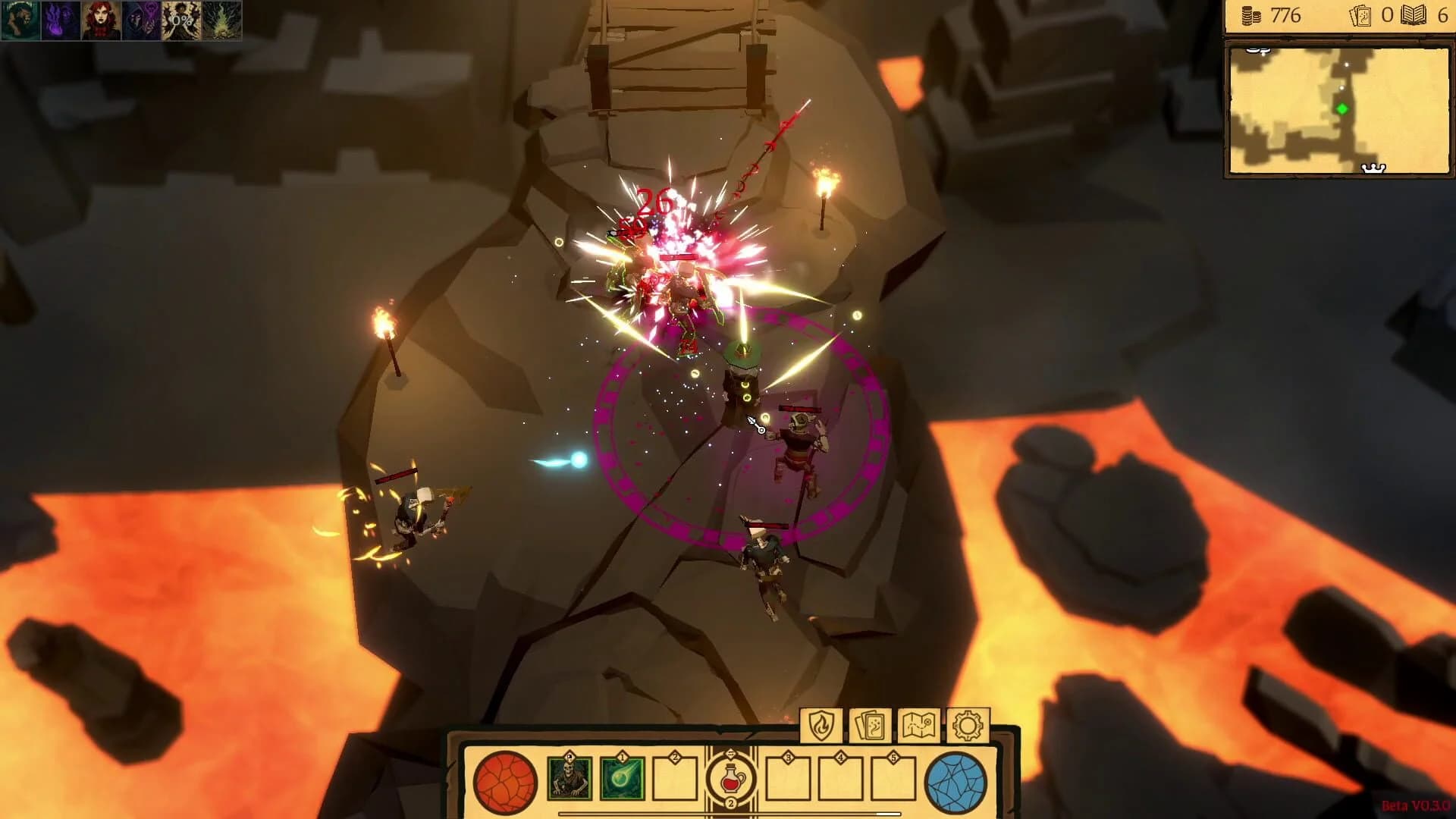
Task: Use the health potion flask
Action: tap(730, 777)
